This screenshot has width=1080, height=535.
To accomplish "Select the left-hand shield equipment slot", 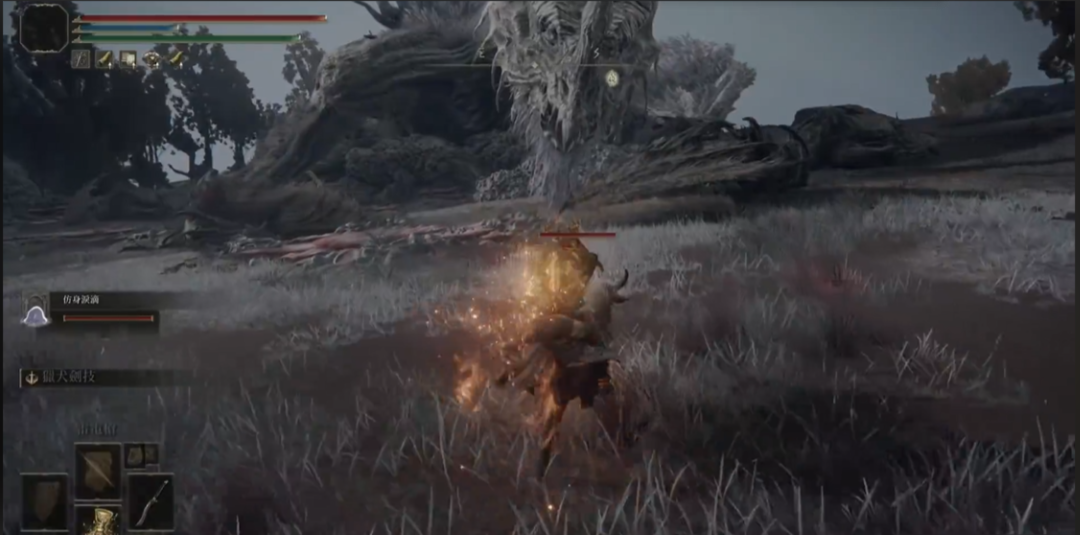I will 45,500.
